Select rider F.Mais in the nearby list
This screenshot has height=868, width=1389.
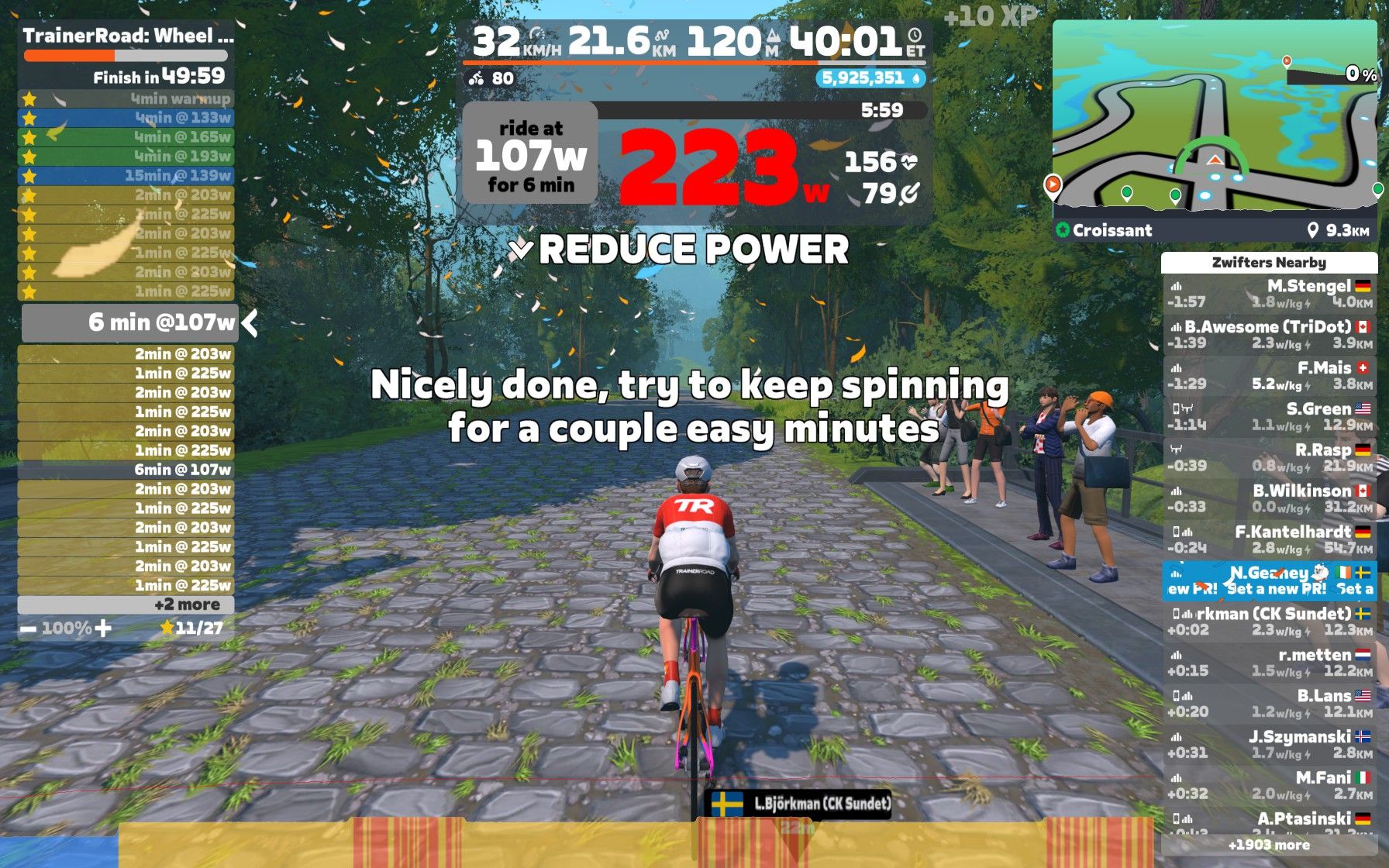(1269, 376)
